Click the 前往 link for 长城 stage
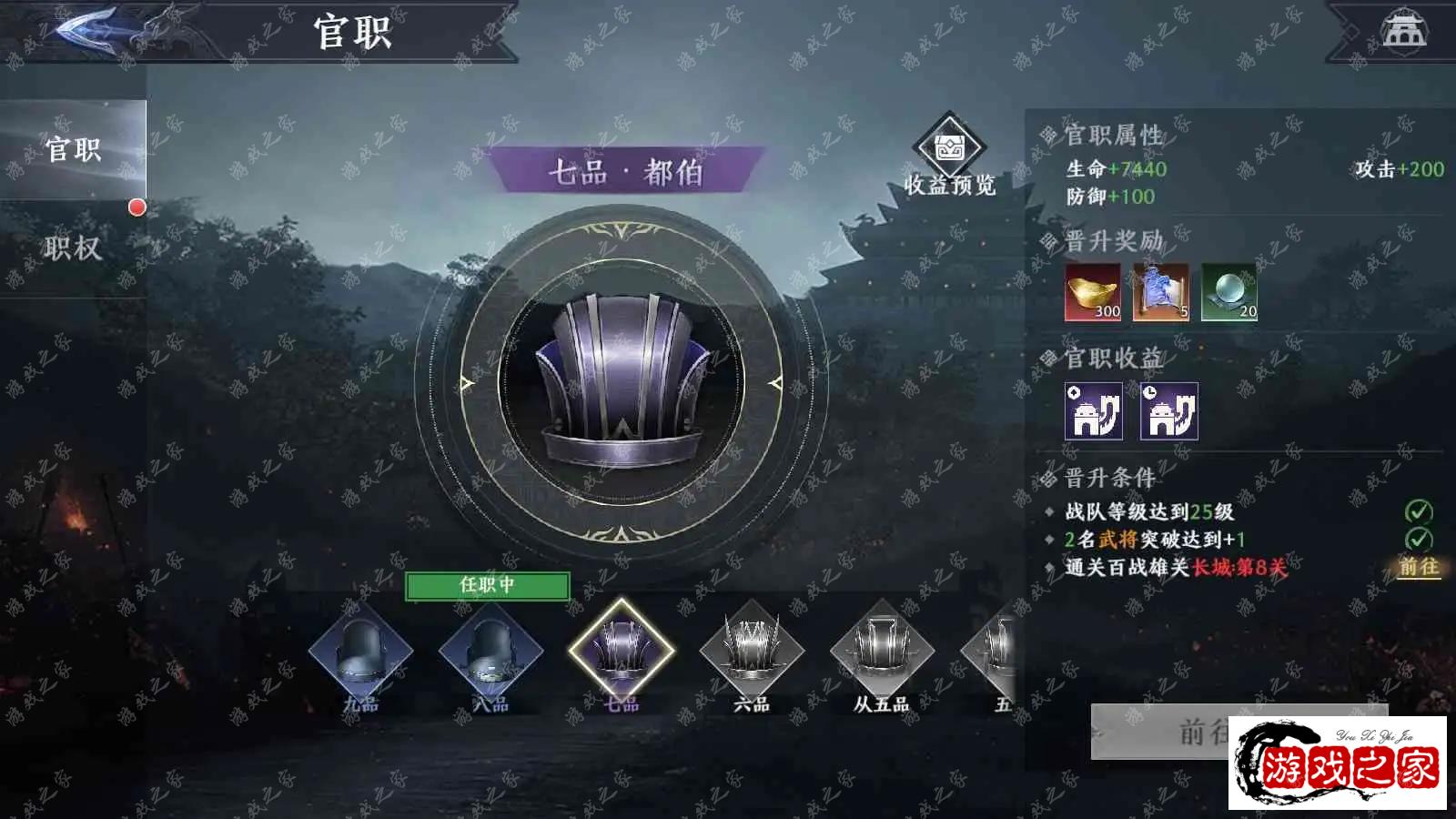Screen dimensions: 1456x819 pyautogui.click(x=1419, y=567)
